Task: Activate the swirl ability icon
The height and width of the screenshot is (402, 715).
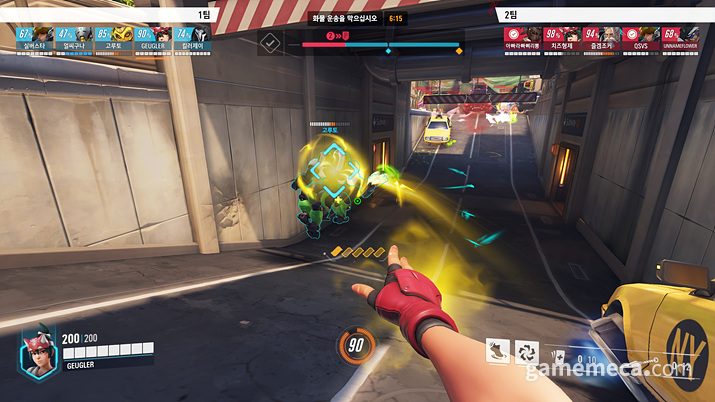Action: pyautogui.click(x=527, y=351)
